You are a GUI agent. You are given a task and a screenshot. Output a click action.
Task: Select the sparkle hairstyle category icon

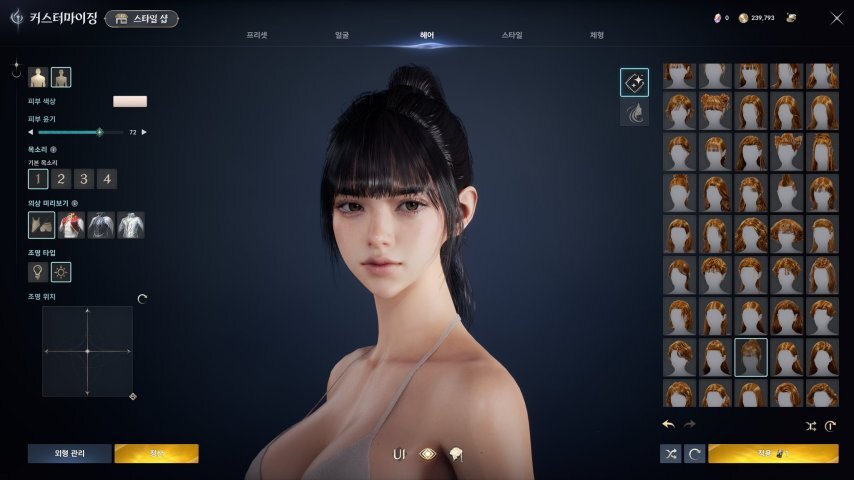pos(634,82)
